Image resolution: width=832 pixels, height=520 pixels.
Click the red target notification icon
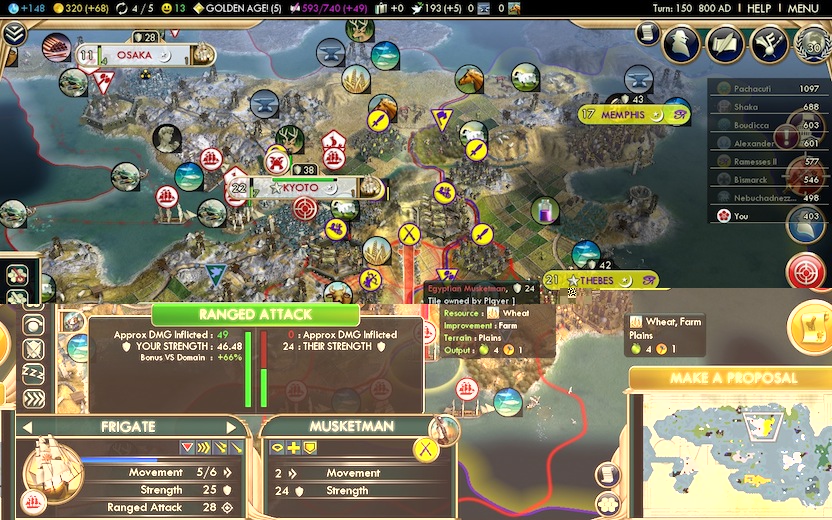[x=805, y=271]
